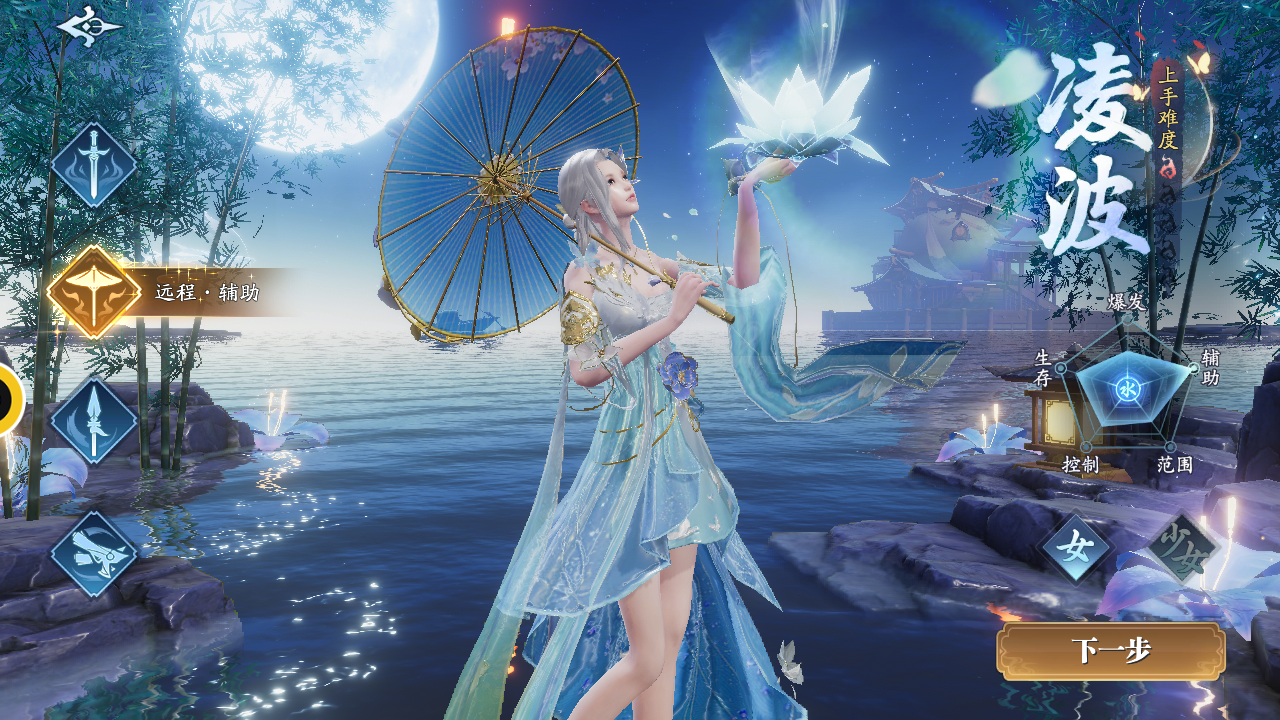
Task: Switch to the 少女 body type
Action: point(1181,548)
